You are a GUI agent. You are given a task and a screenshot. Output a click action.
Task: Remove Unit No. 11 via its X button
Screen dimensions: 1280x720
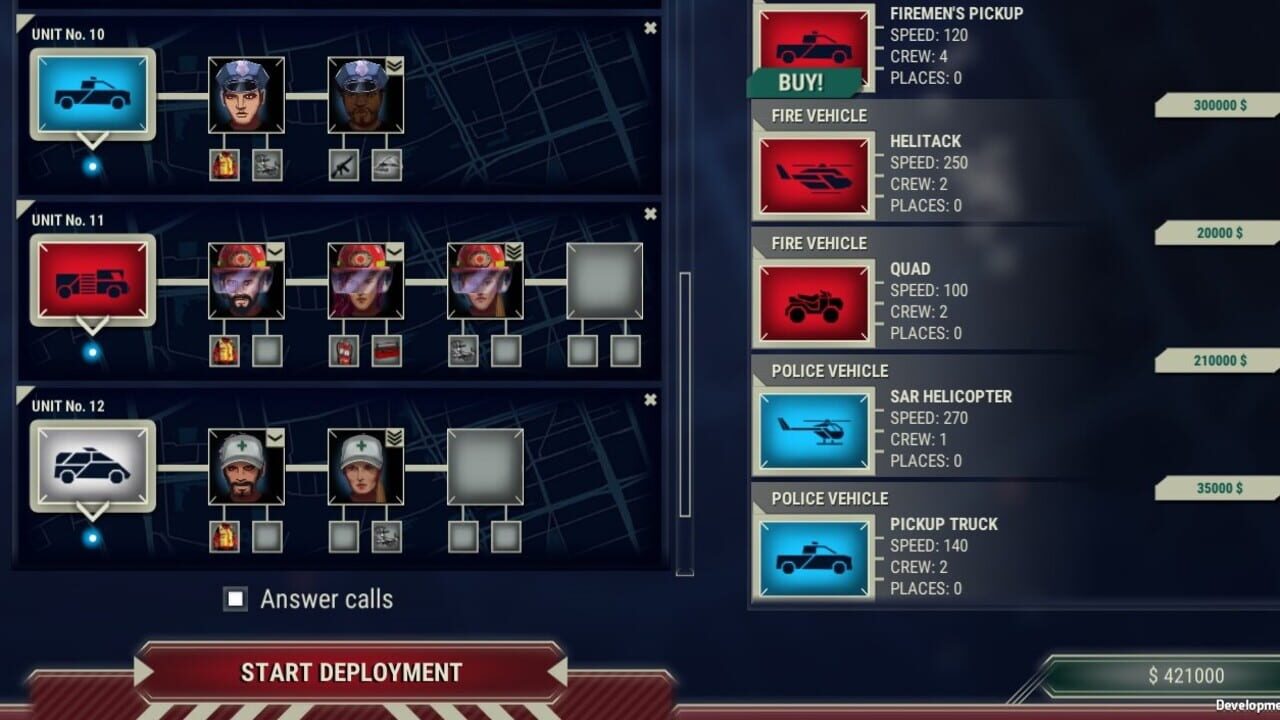[651, 213]
